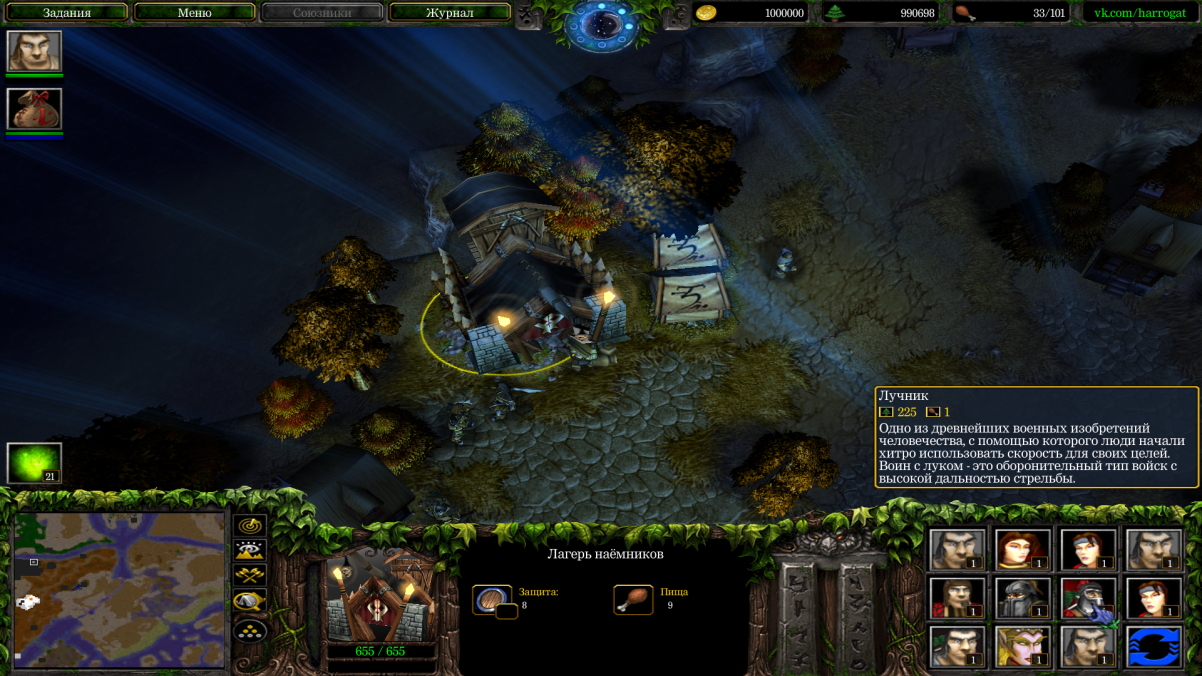Click the minimap terrain view
Viewport: 1202px width, 676px height.
[x=119, y=590]
